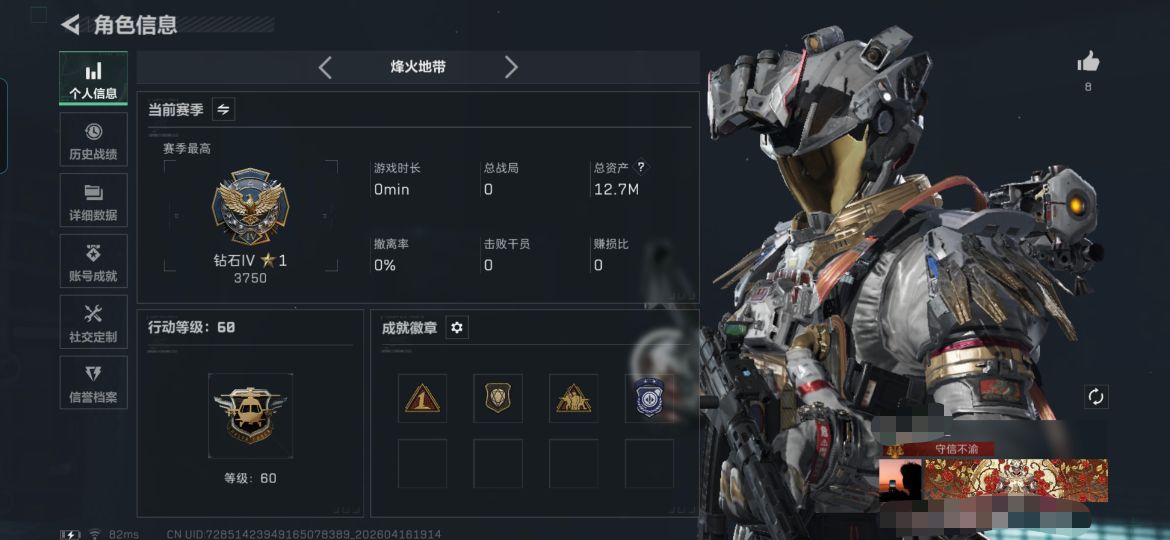The width and height of the screenshot is (1170, 540).
Task: Click the rotate character model button
Action: pos(1096,396)
